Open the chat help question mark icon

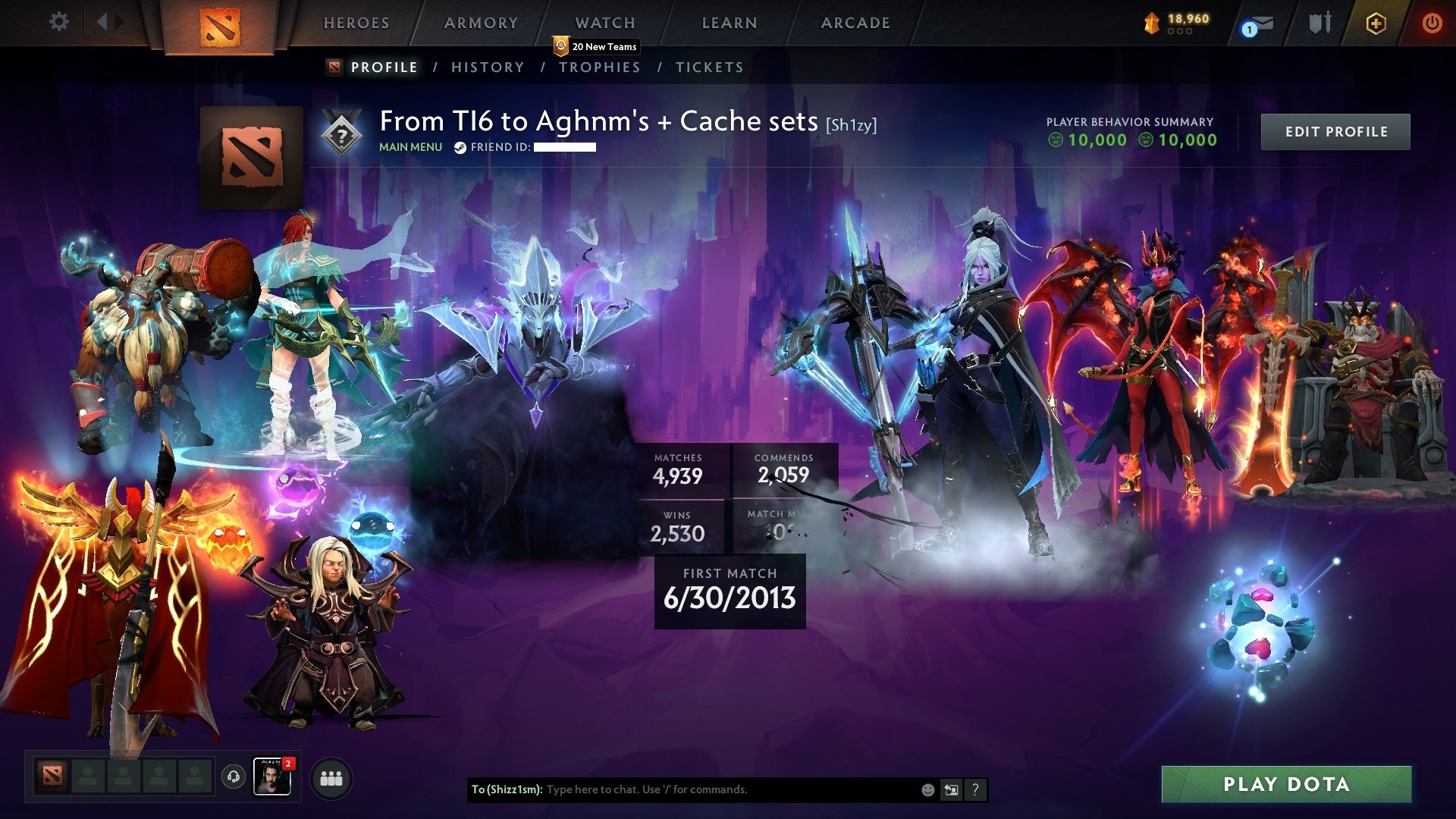[975, 789]
